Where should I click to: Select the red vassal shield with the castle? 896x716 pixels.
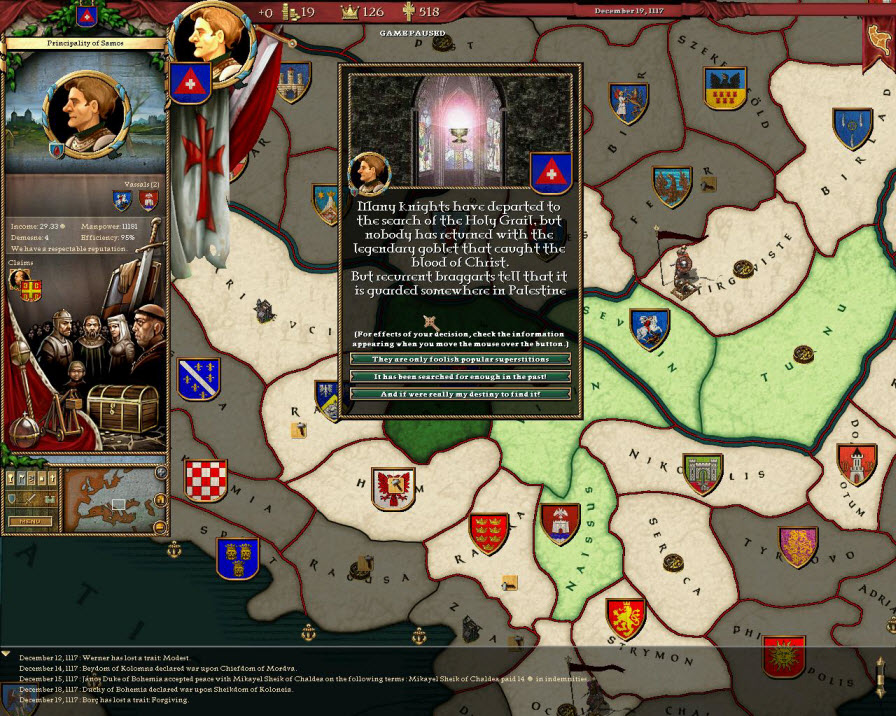coord(148,200)
